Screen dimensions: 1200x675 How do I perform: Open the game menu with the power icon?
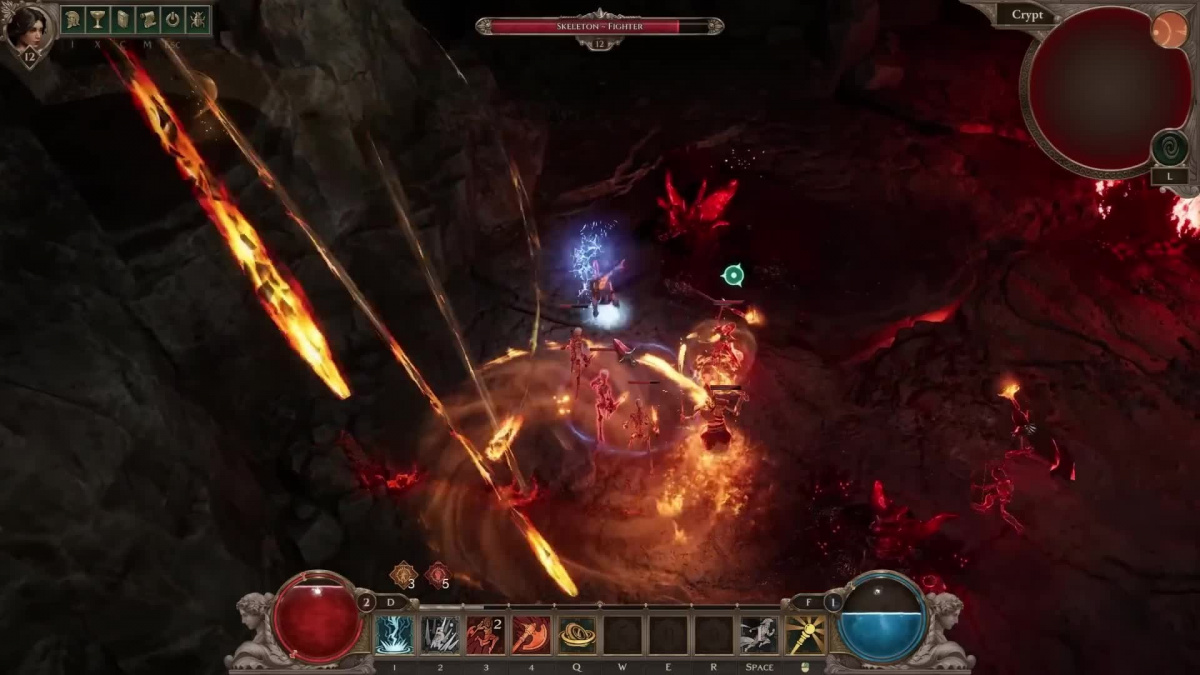pyautogui.click(x=172, y=19)
